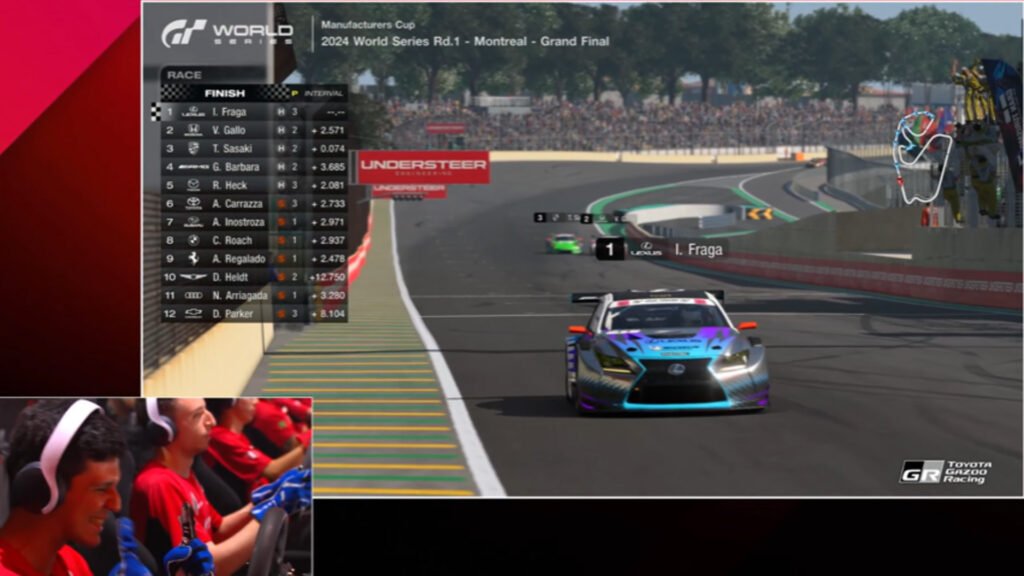
Task: Click the I. Fraga driver name tag
Action: [x=662, y=249]
